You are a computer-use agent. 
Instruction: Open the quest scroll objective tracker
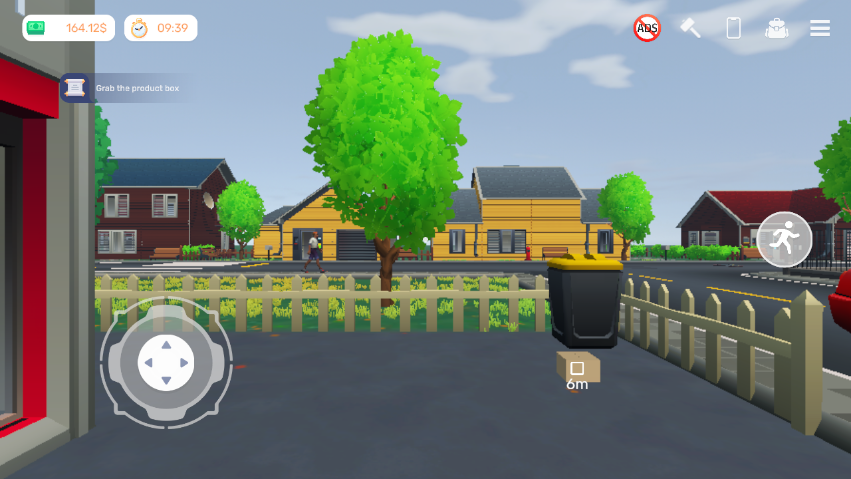pyautogui.click(x=75, y=88)
